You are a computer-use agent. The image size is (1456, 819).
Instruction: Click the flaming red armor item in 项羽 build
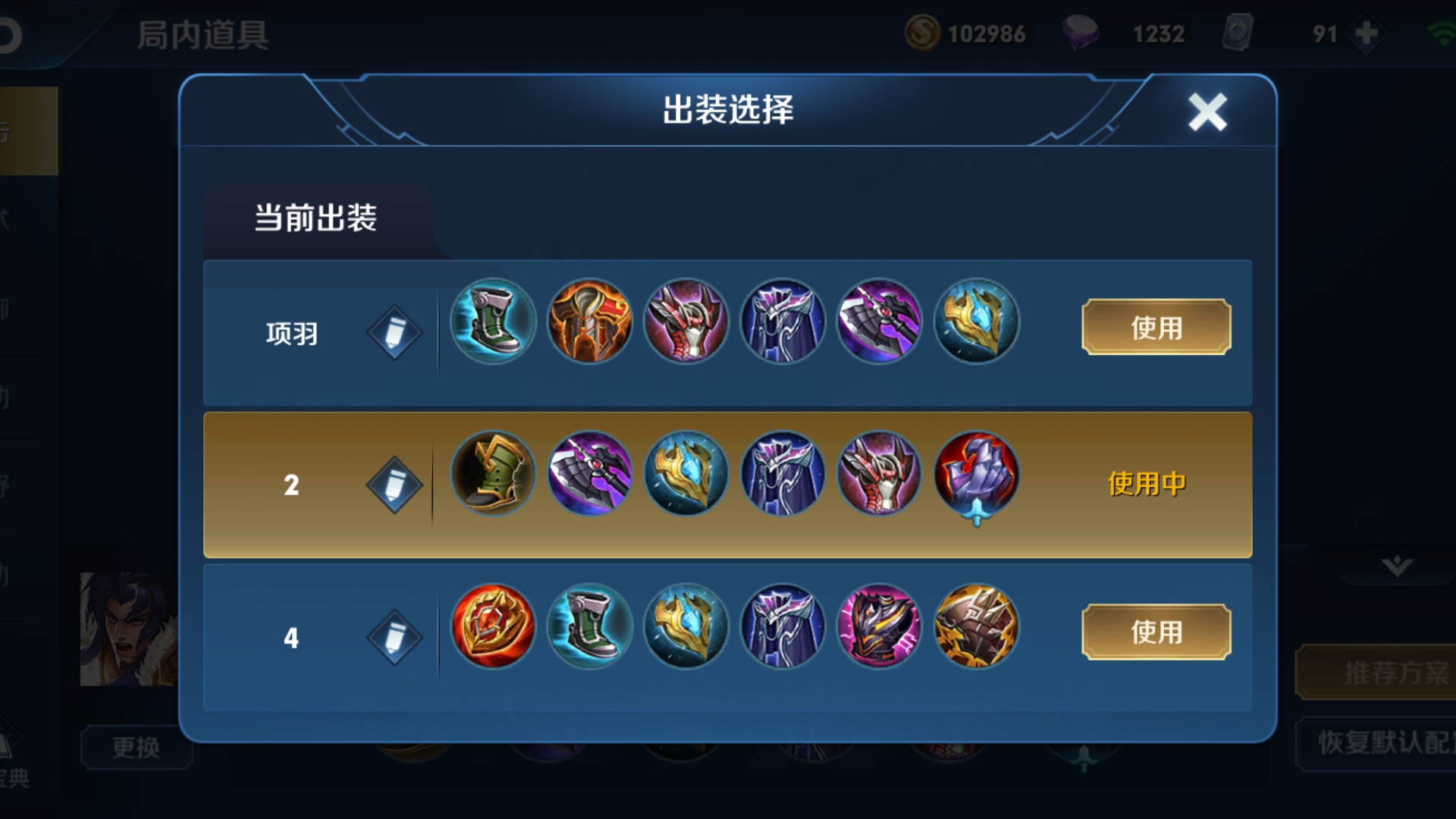[x=588, y=322]
